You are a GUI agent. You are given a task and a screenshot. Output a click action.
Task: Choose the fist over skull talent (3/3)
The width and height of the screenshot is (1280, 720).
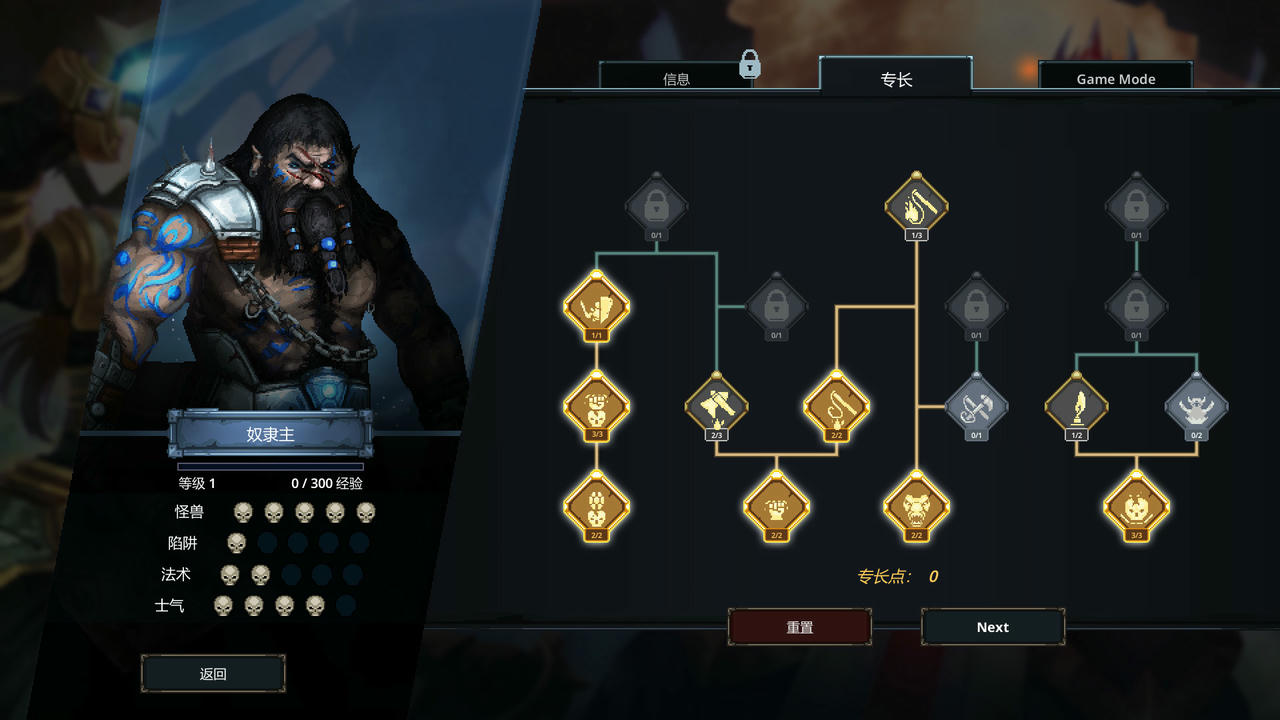[x=596, y=406]
